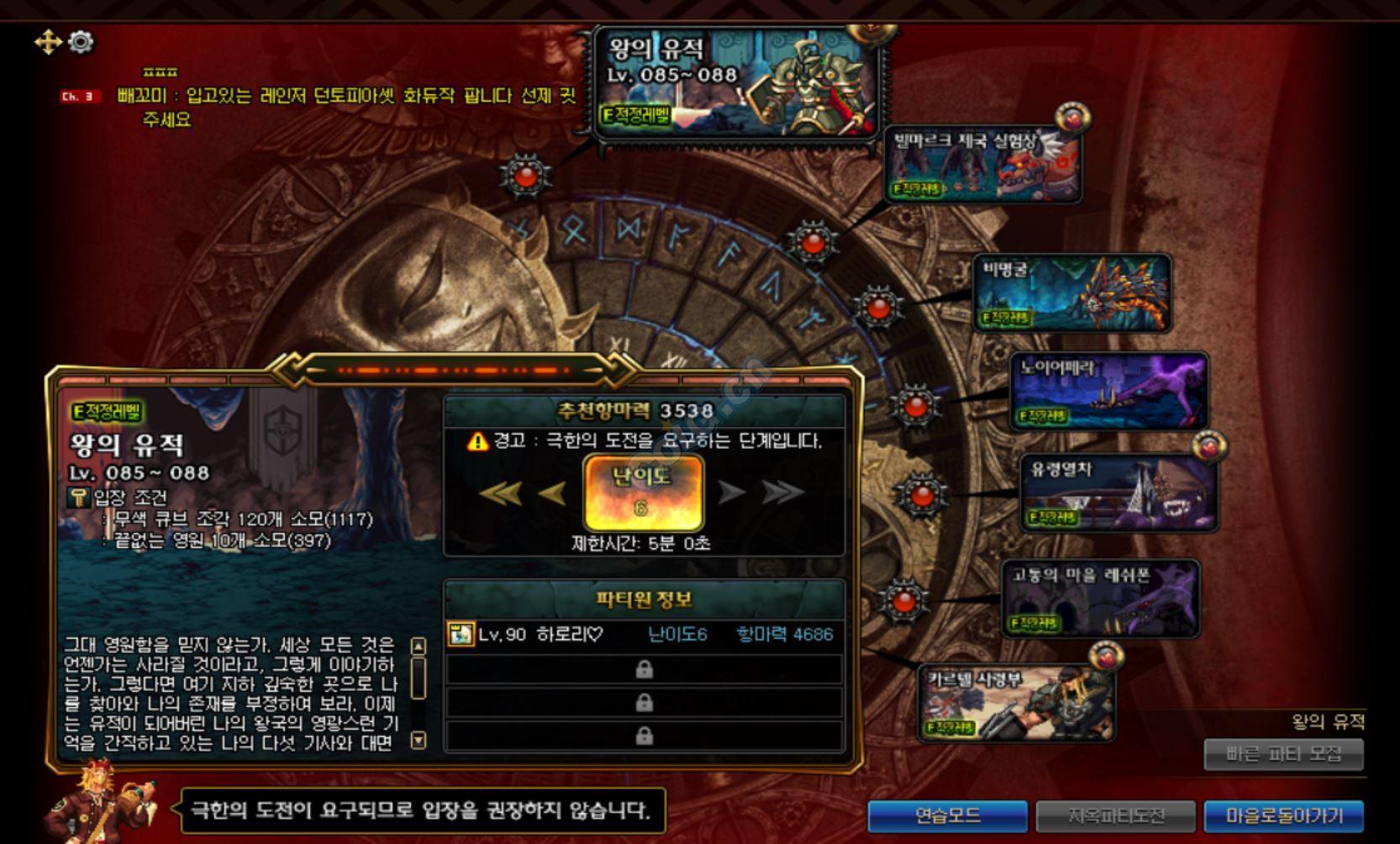Open the 카르텔 사령부 dungeon tile
Screen dimensions: 1400x844
1017,703
